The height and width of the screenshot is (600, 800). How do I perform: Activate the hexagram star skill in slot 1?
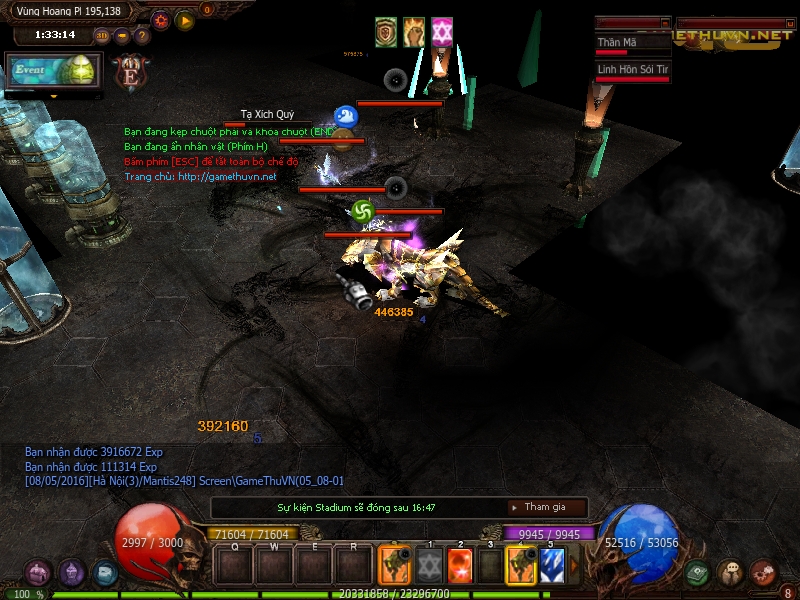[x=429, y=567]
